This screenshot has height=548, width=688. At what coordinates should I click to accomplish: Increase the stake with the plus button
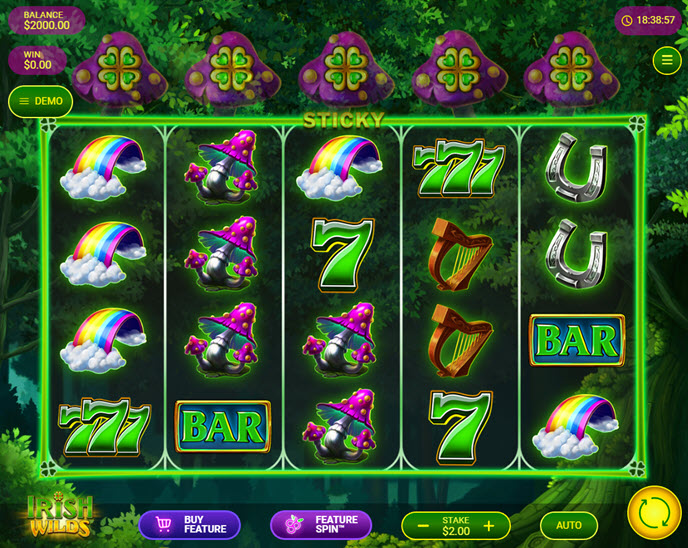[x=489, y=526]
